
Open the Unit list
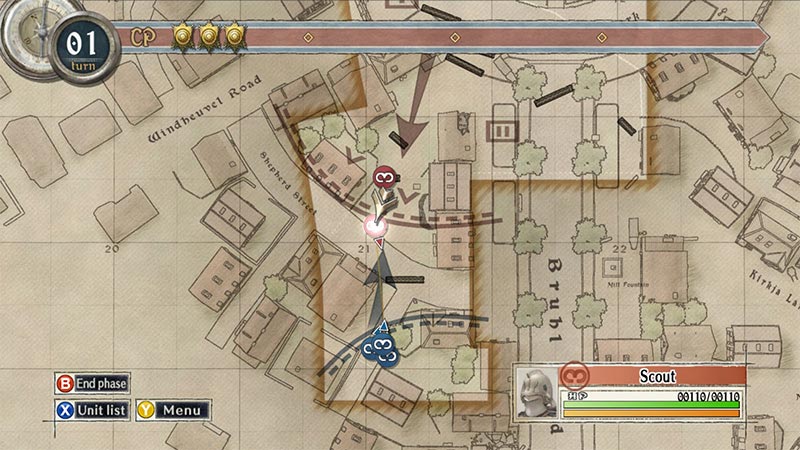[93, 410]
